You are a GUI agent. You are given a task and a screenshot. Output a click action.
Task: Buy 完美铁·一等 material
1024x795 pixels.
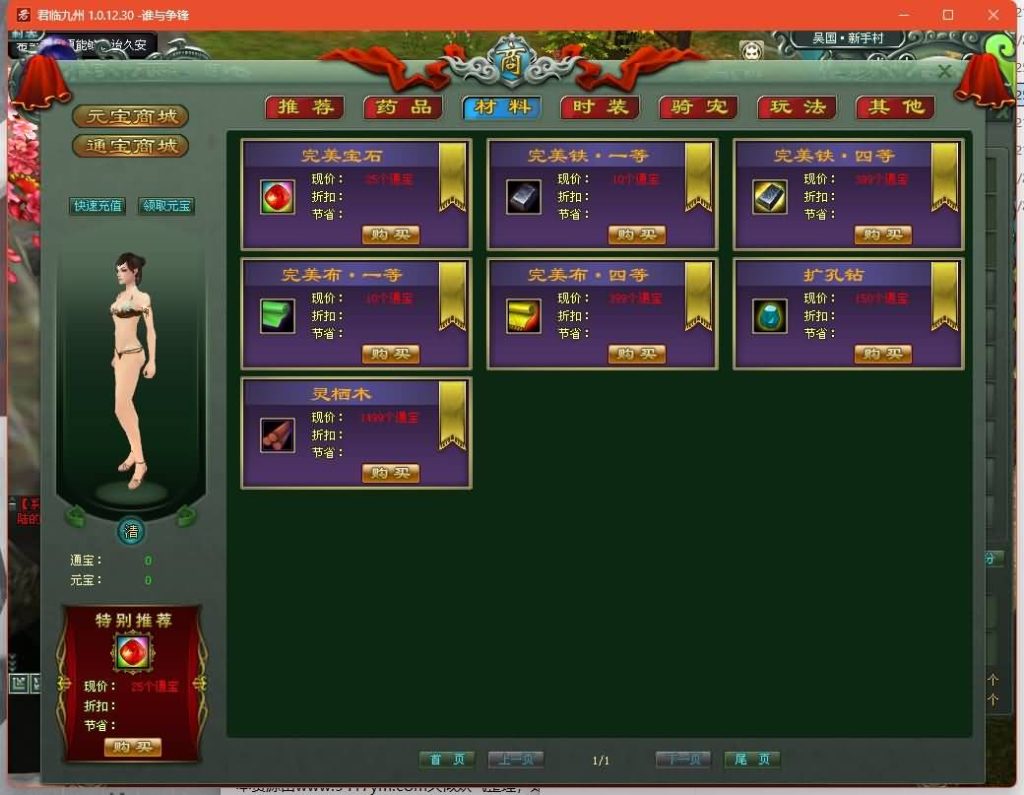pos(636,235)
